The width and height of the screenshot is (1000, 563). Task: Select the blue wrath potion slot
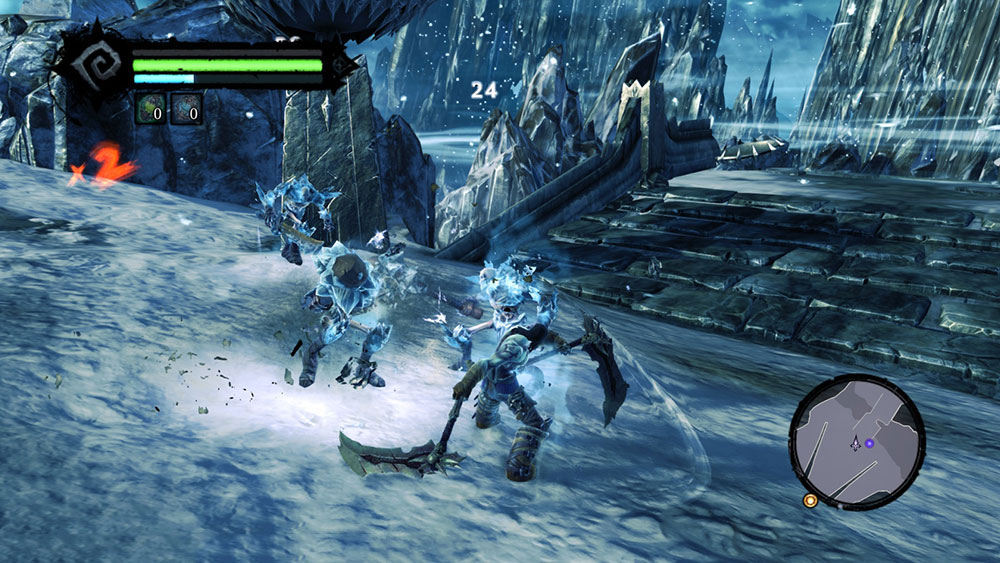point(186,109)
